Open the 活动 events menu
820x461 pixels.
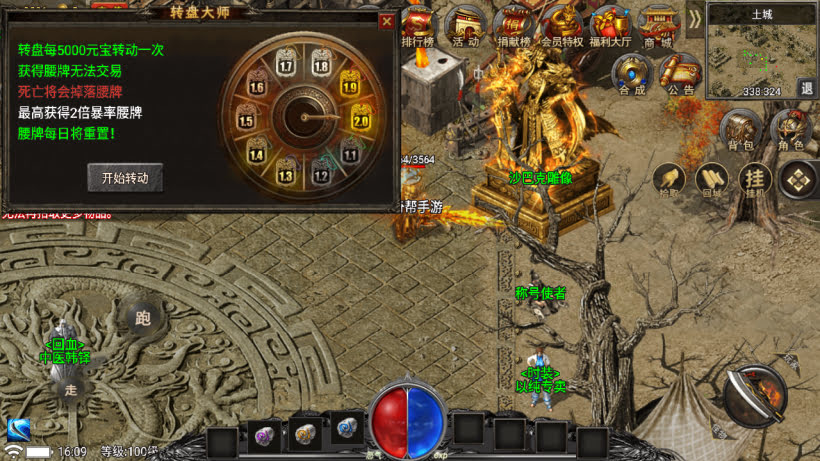(x=465, y=27)
